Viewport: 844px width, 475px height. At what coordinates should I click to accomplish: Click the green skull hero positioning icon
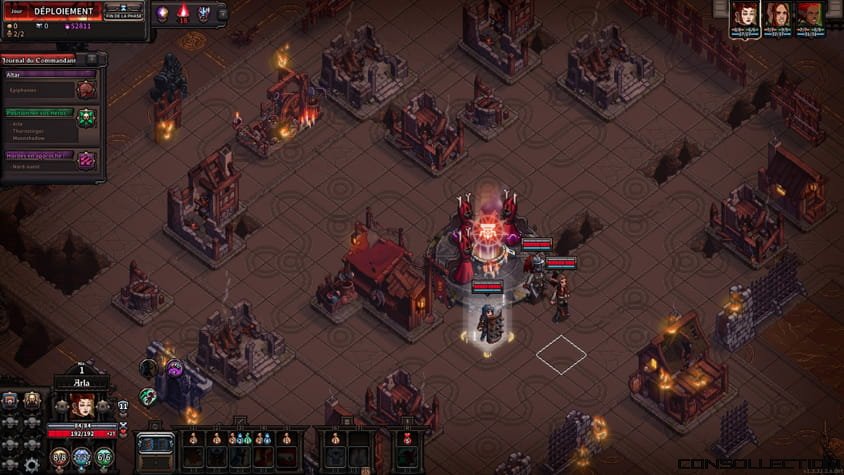coord(86,118)
